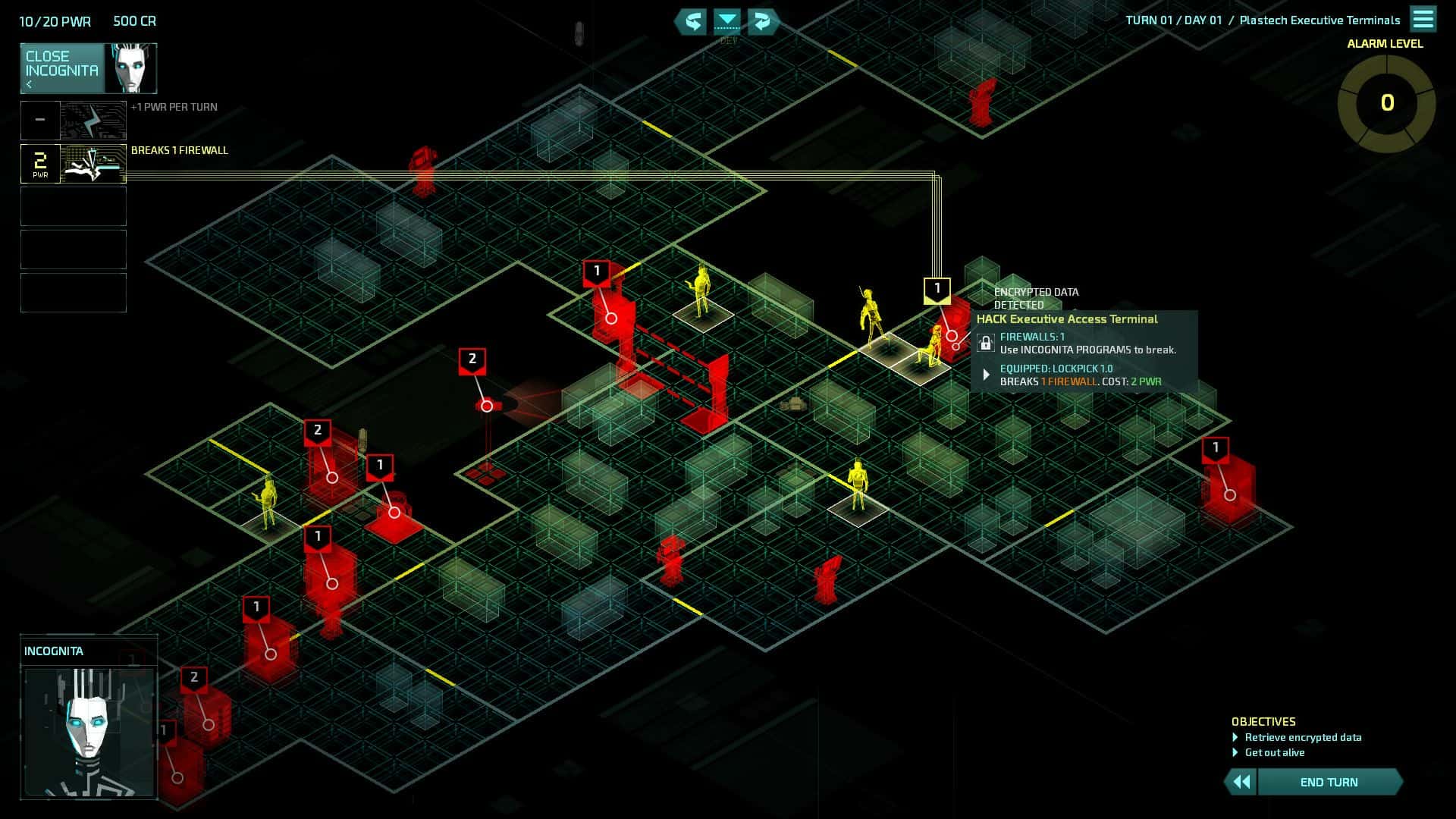Click the Plastech Executive Terminals mission title
The width and height of the screenshot is (1456, 819).
pos(1319,20)
